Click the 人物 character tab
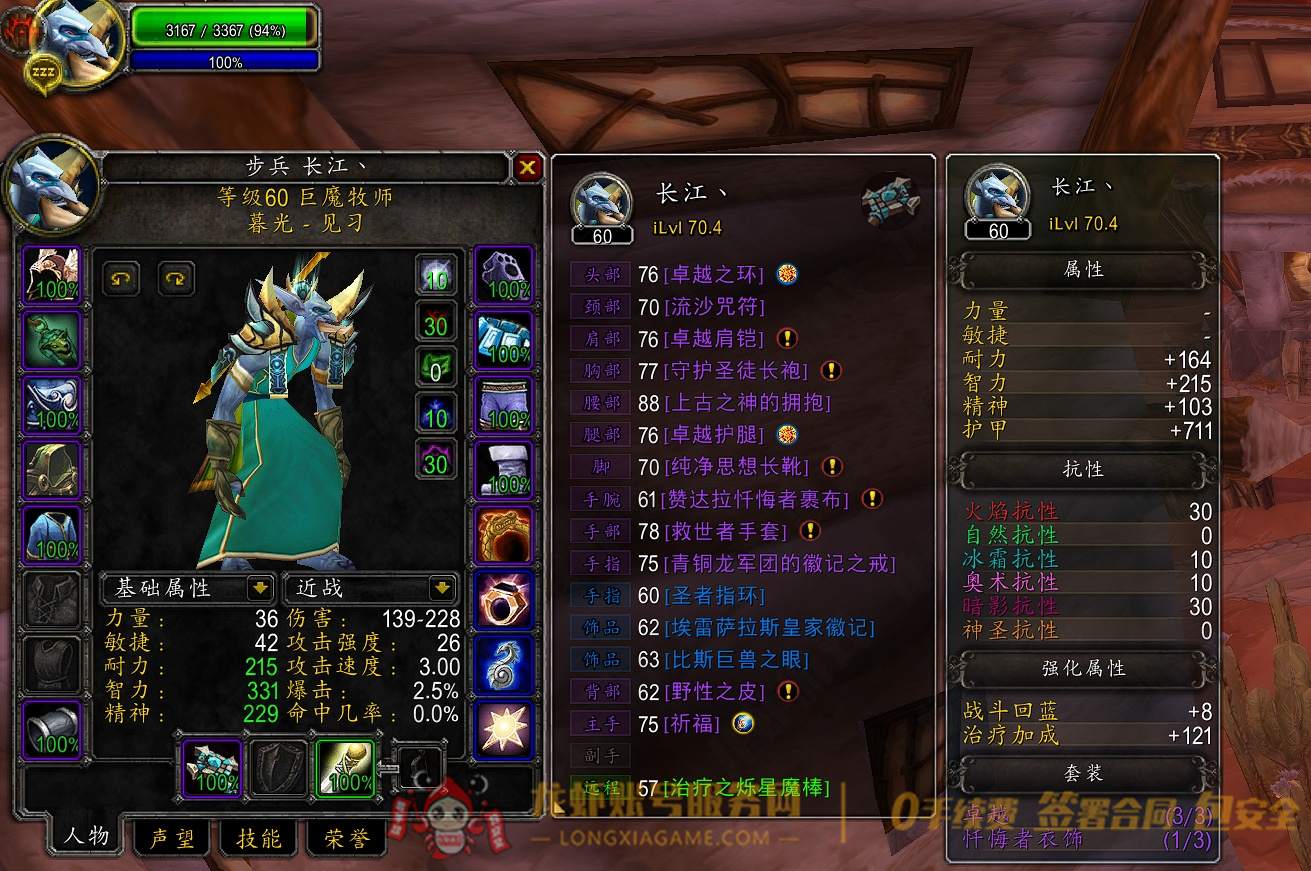The height and width of the screenshot is (871, 1311). click(x=87, y=836)
